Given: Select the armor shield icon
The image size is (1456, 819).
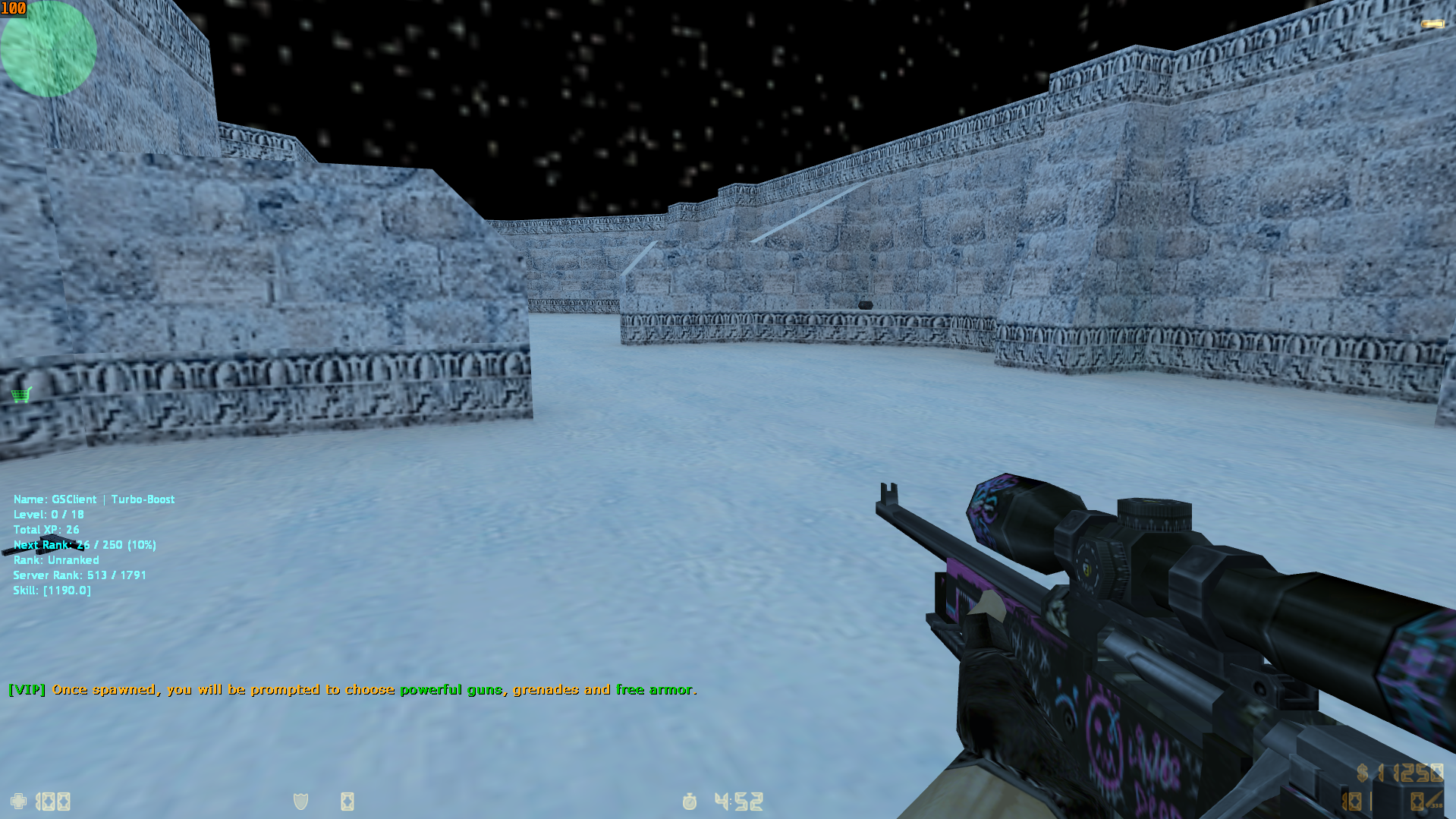Looking at the screenshot, I should click(300, 801).
